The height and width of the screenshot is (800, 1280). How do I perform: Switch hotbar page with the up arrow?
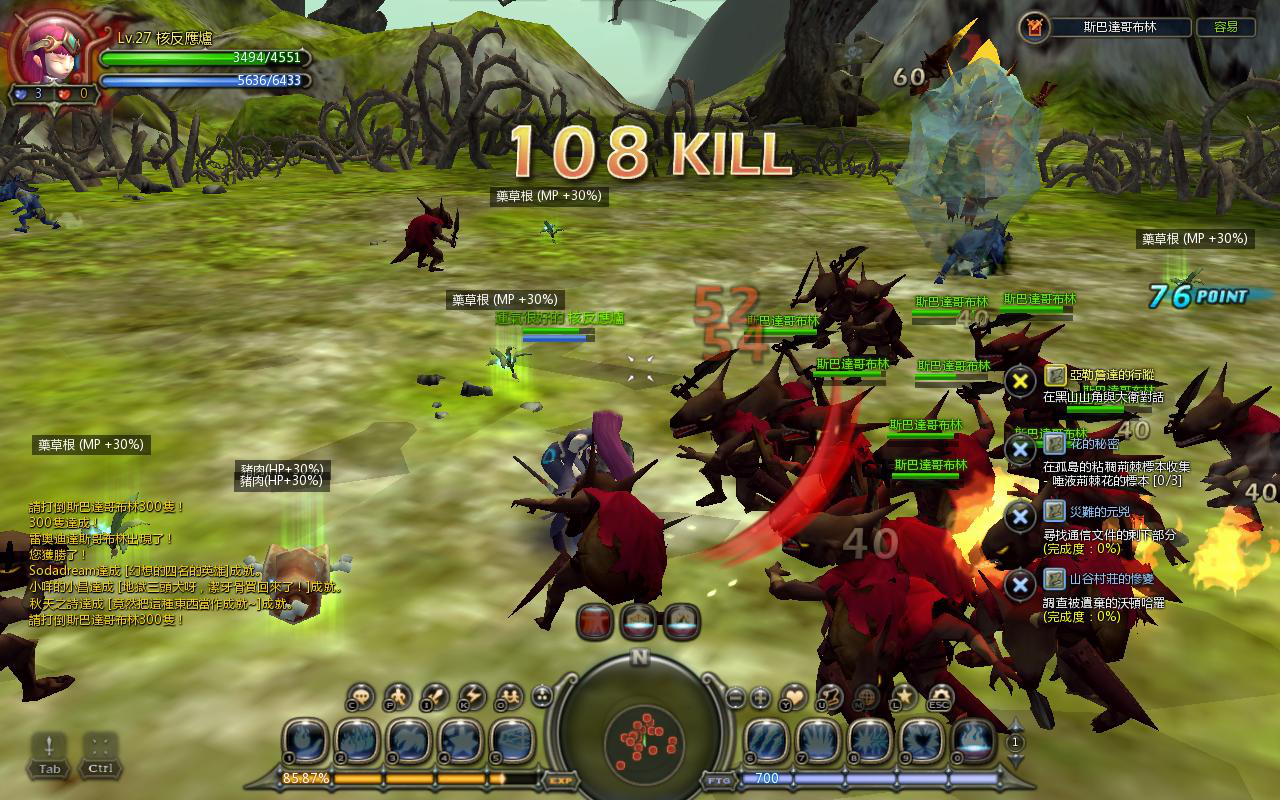(x=1016, y=725)
